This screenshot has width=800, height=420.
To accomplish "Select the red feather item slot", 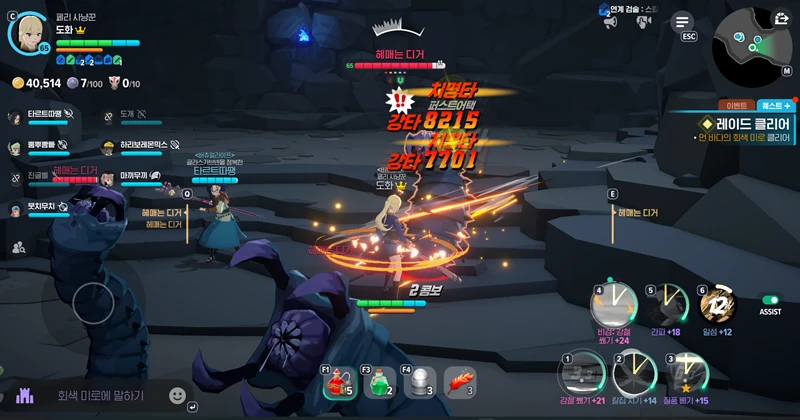I will click(460, 382).
